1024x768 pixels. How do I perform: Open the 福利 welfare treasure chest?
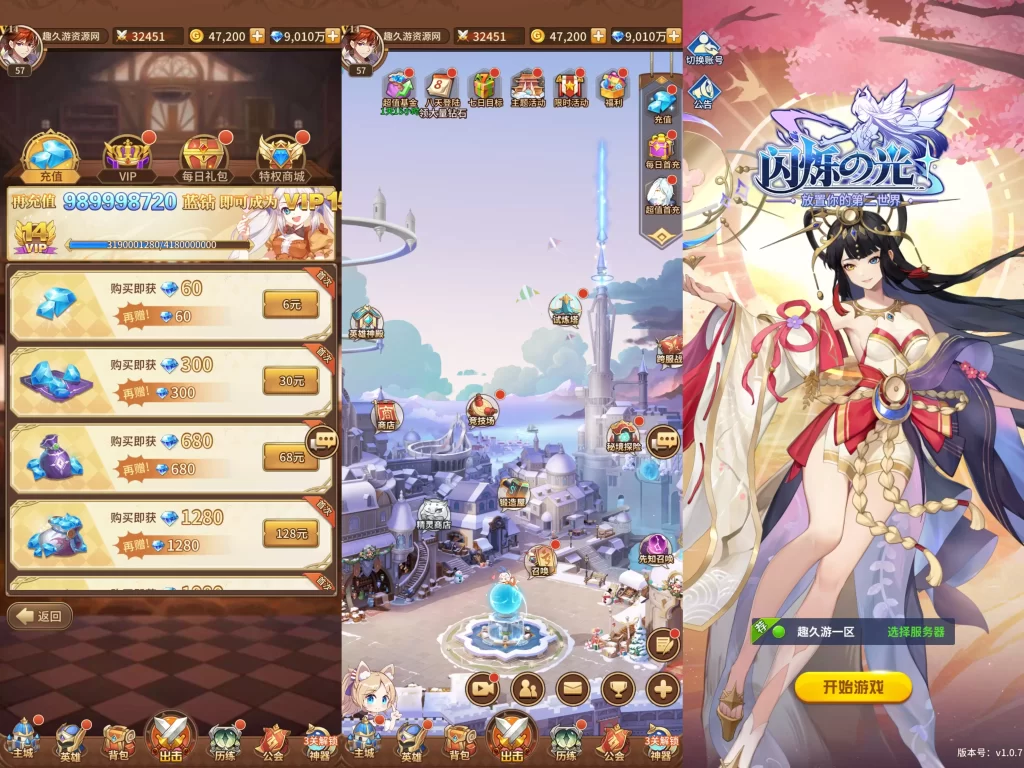[612, 89]
